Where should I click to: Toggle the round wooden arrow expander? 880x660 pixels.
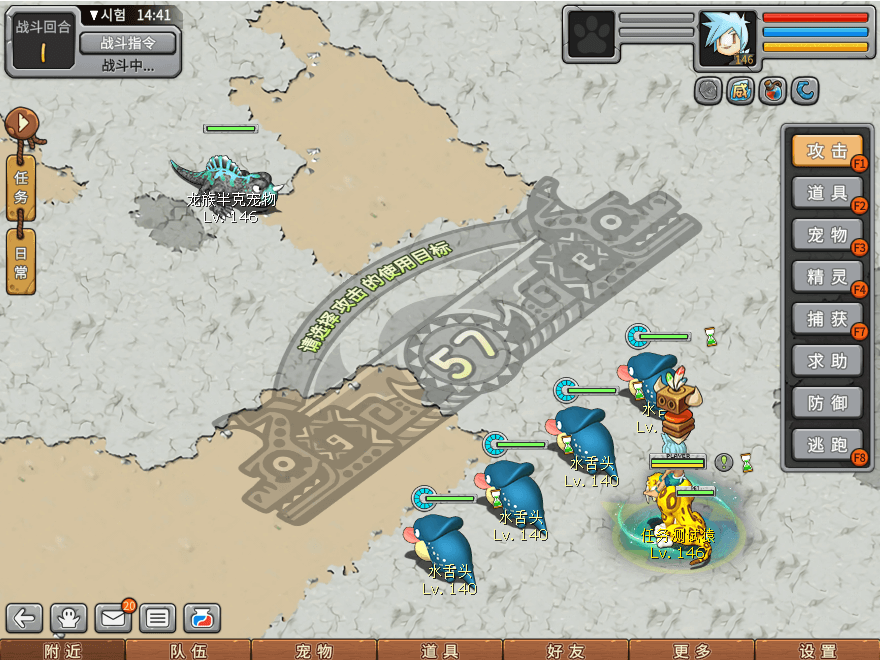coord(21,125)
